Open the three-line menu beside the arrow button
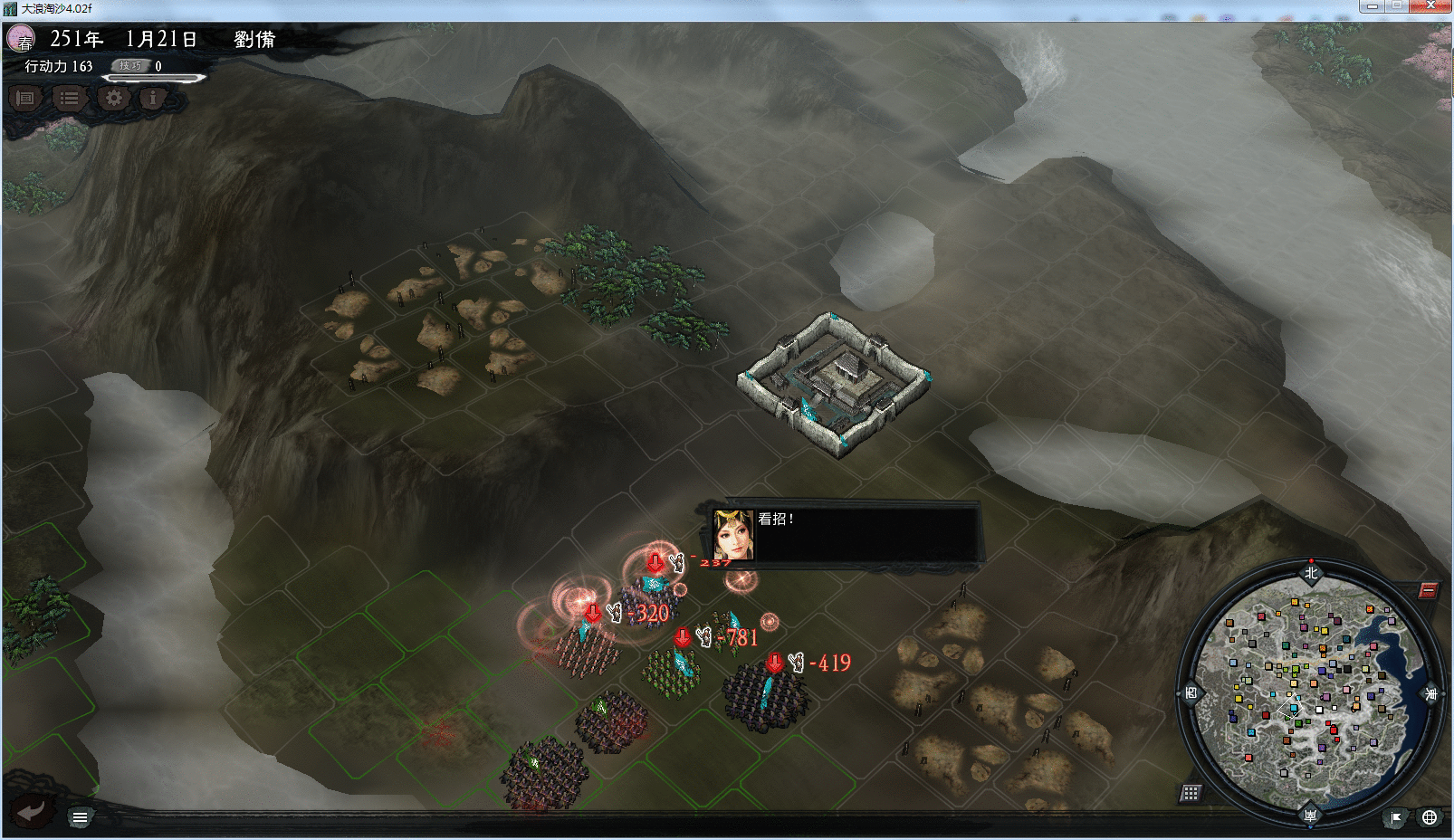 80,817
